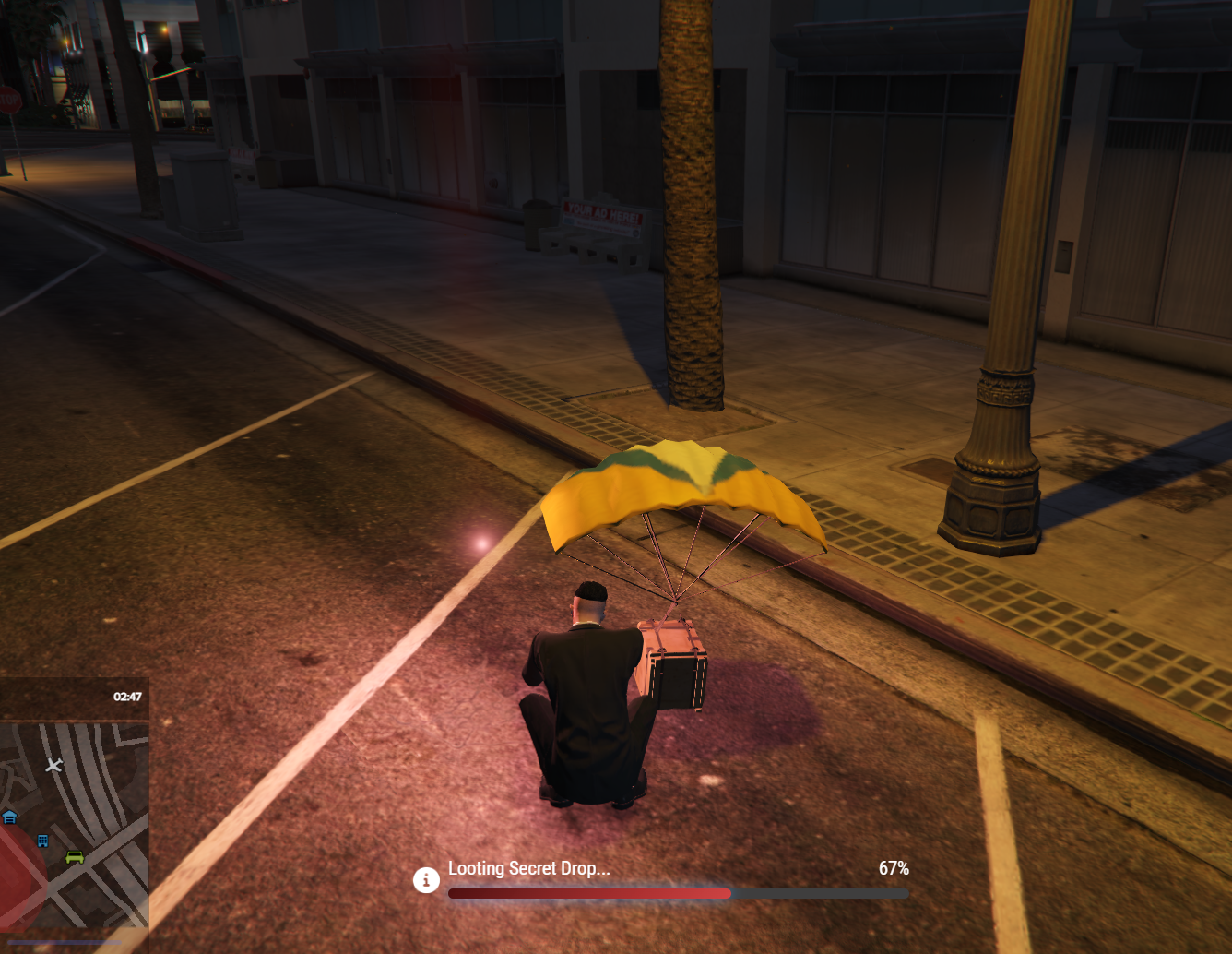The height and width of the screenshot is (954, 1232).
Task: Select the blue garage marker on the minimap
Action: tap(9, 817)
